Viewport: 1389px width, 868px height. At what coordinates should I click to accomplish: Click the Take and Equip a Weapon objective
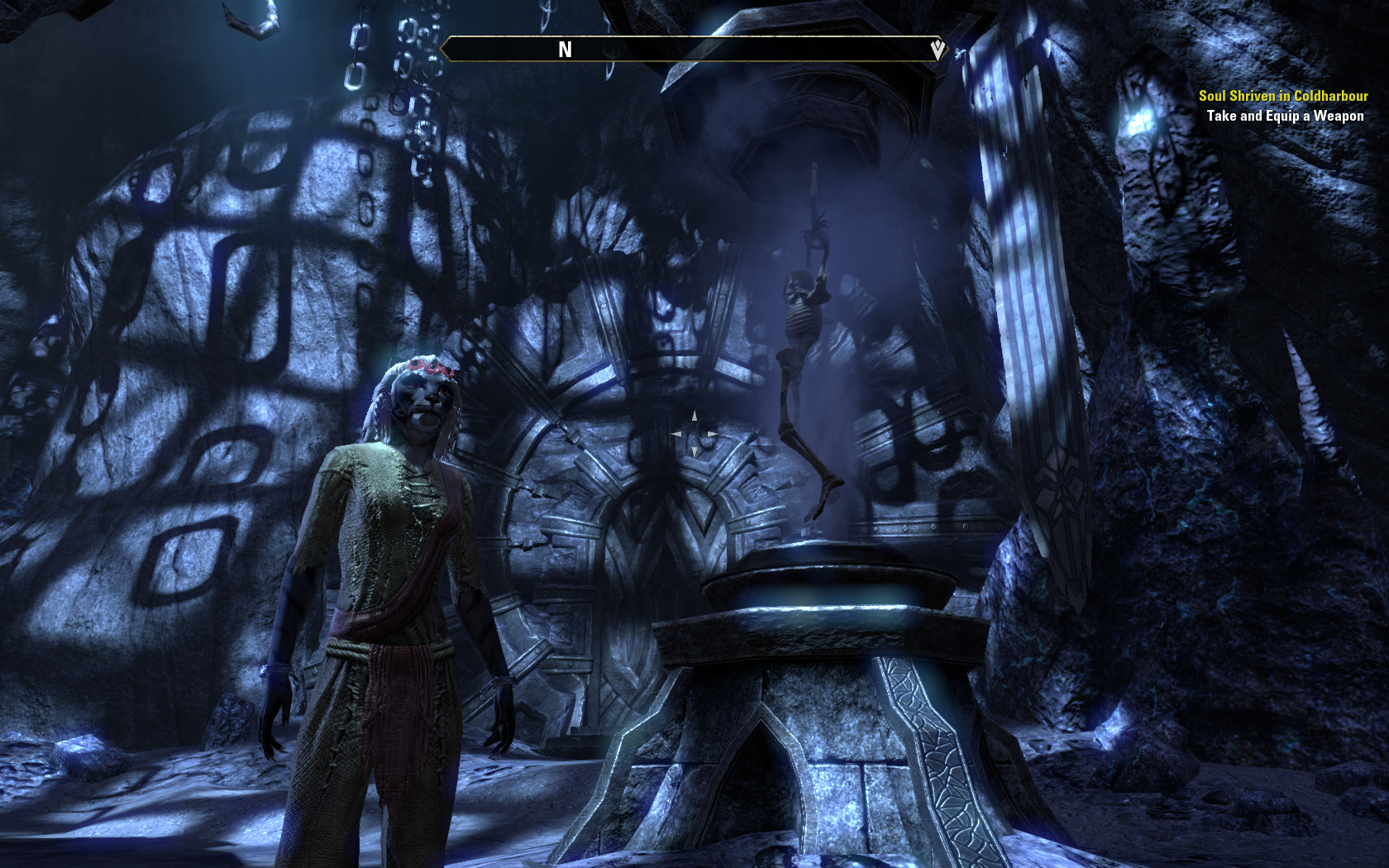[1285, 116]
